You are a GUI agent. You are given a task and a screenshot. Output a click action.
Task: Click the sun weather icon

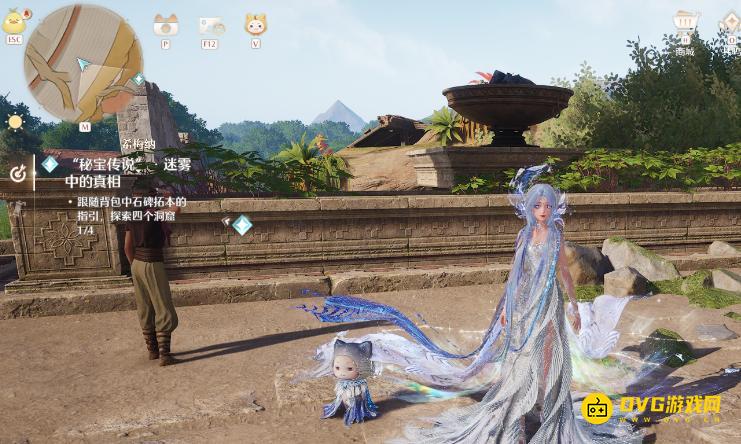tap(15, 122)
